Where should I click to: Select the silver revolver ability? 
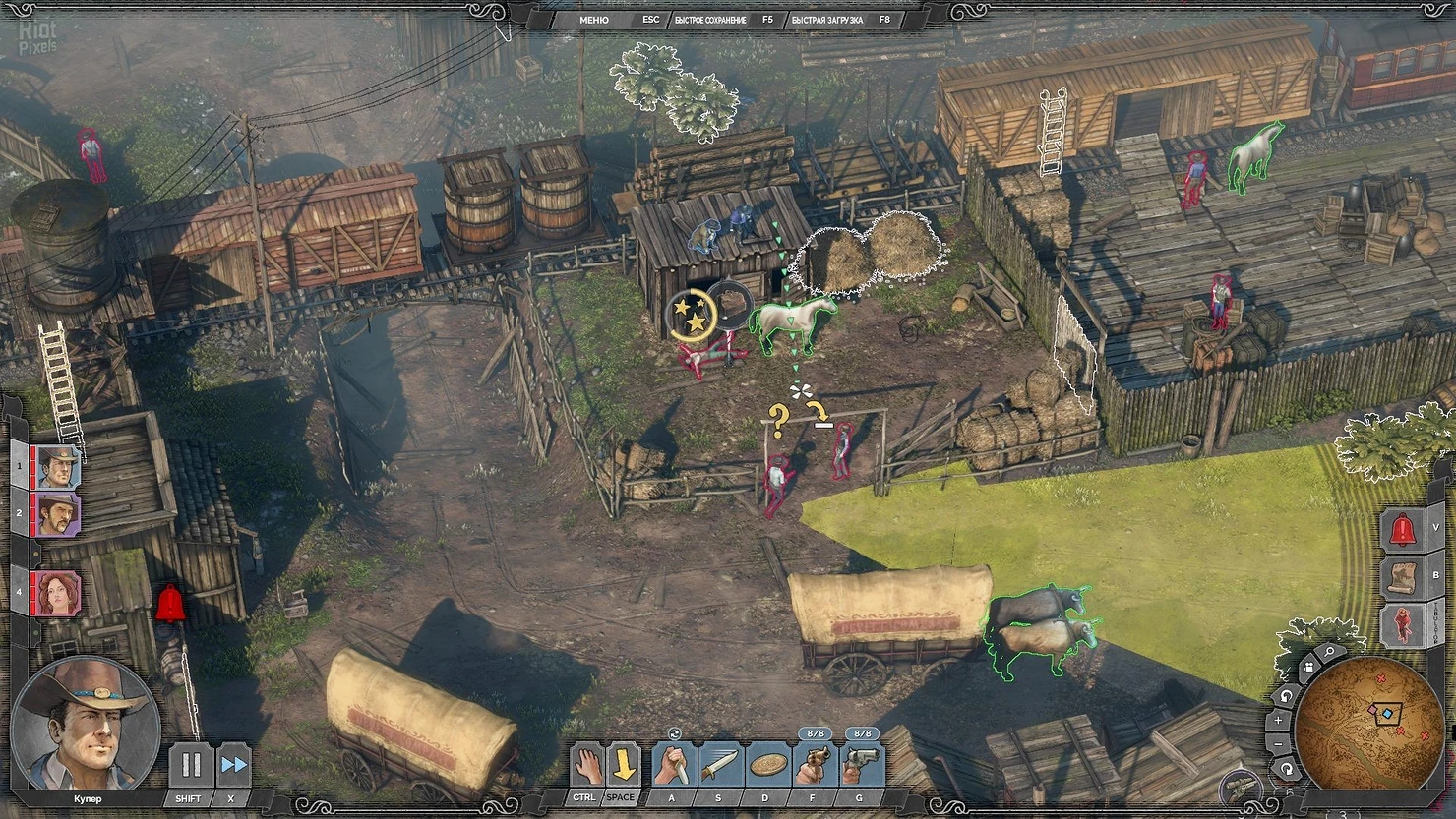click(861, 765)
